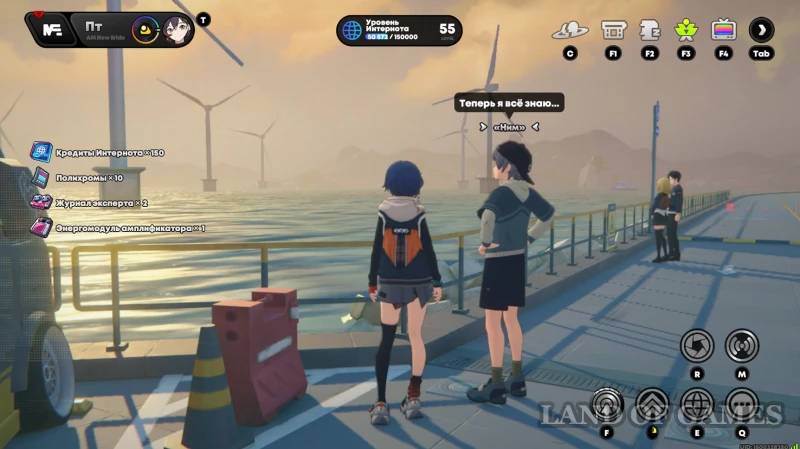This screenshot has height=449, width=800.
Task: Activate the camera shutter button
Action: (697, 346)
